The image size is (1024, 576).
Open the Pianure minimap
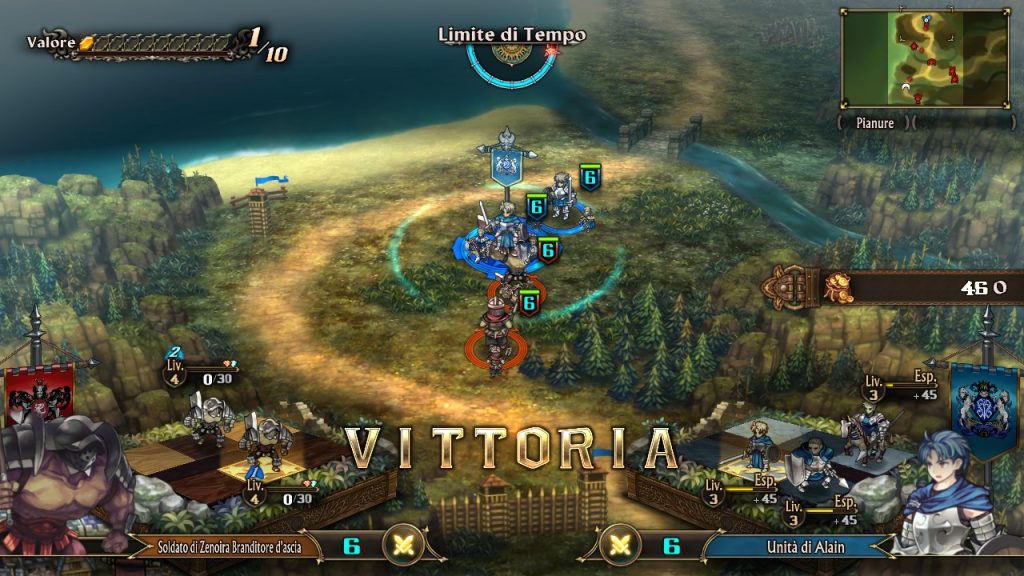pos(925,58)
